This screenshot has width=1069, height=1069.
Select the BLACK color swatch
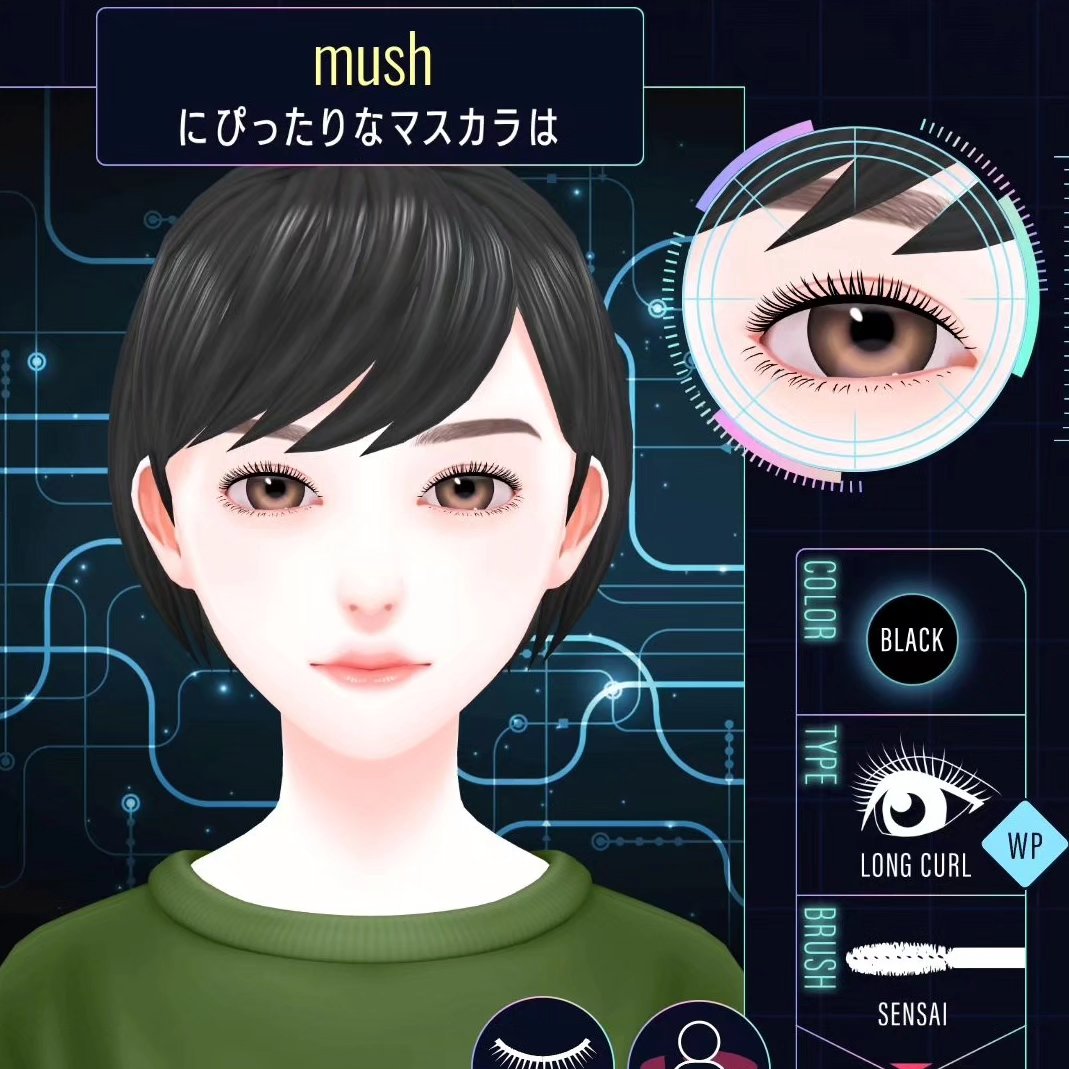point(912,640)
